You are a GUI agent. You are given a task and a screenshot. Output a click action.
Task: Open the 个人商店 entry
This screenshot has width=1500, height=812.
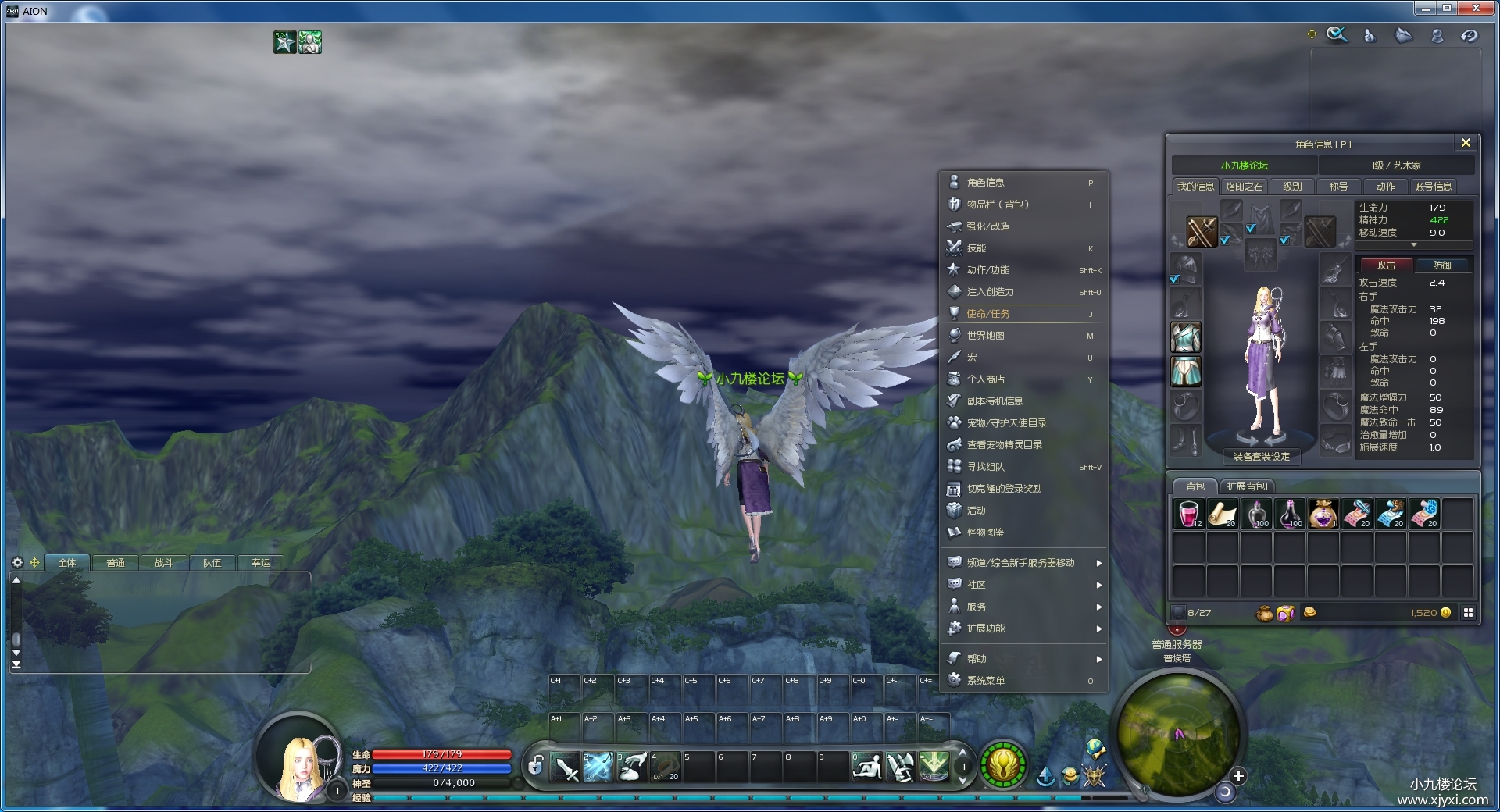pos(986,379)
